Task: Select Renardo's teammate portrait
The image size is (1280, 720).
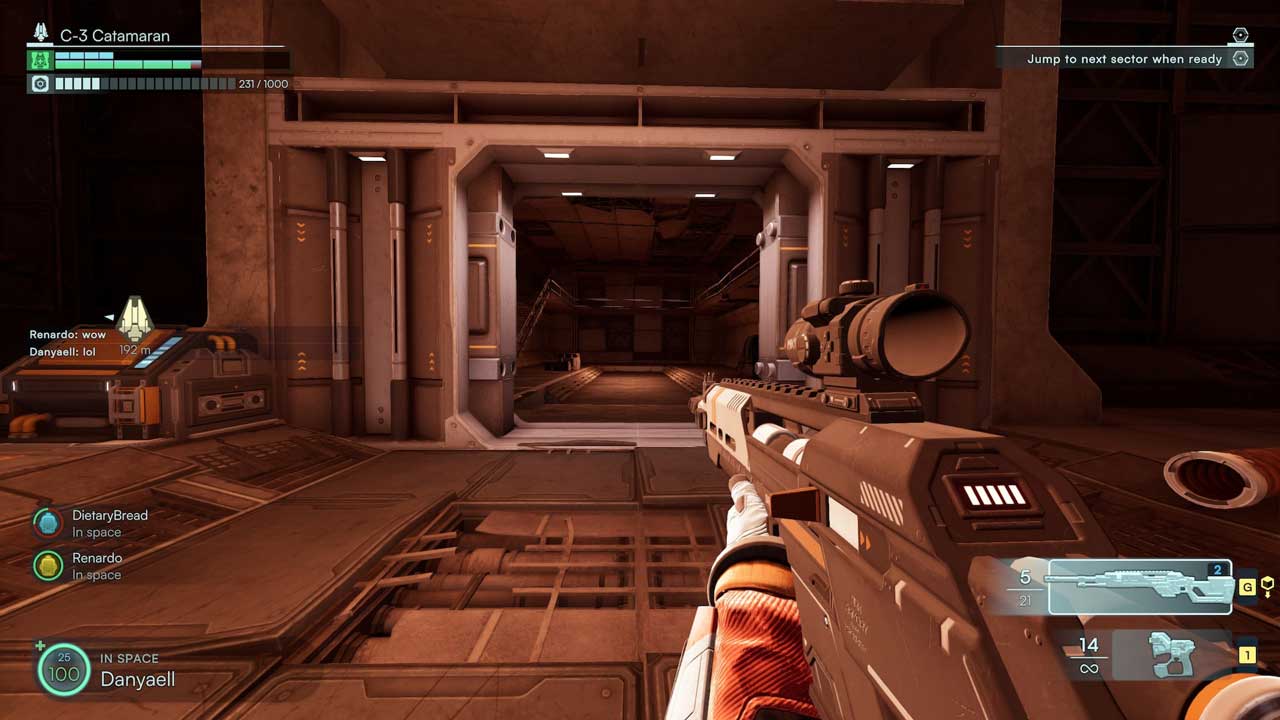Action: [47, 566]
